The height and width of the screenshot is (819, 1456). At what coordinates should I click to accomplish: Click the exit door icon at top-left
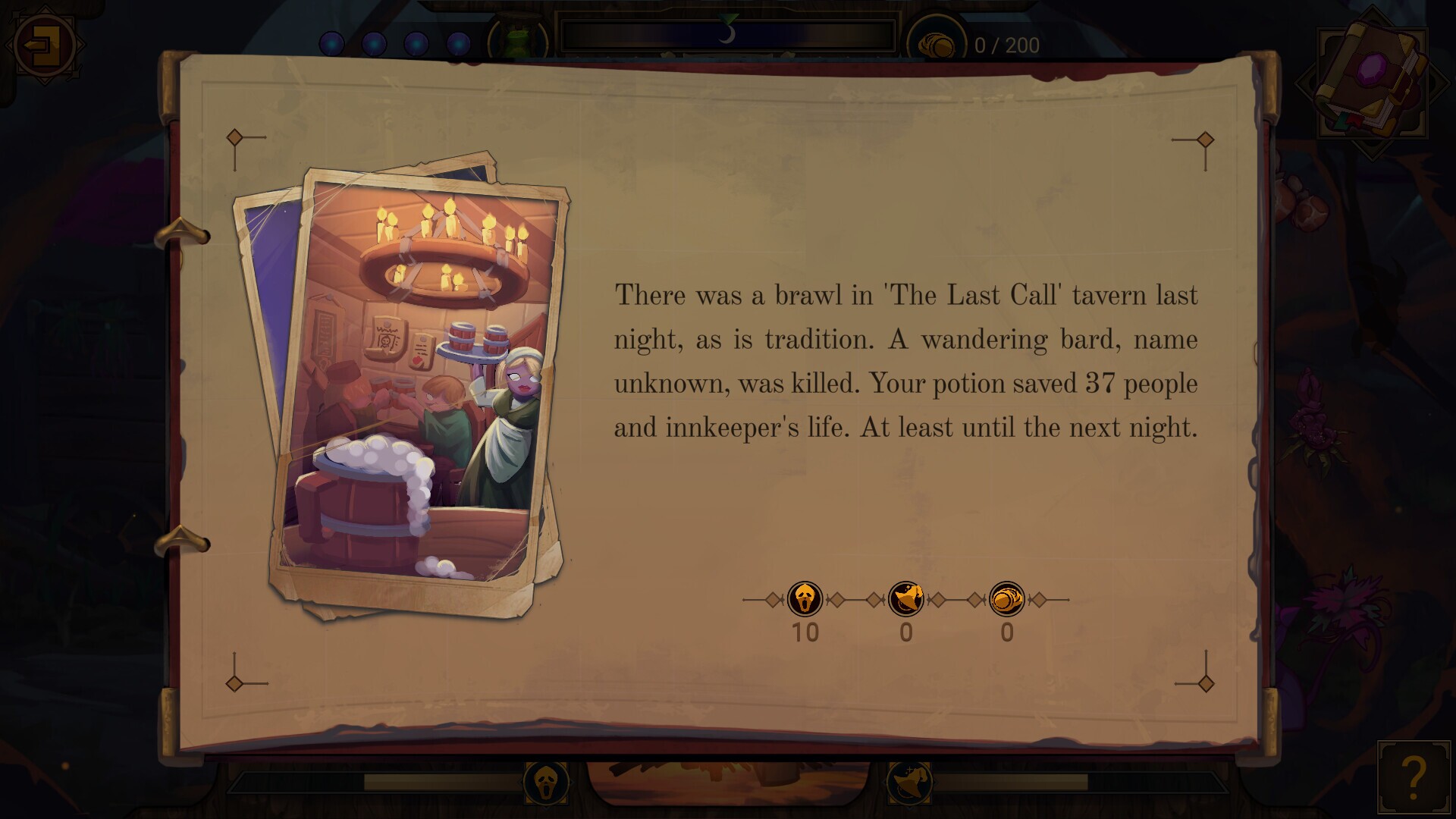tap(42, 45)
